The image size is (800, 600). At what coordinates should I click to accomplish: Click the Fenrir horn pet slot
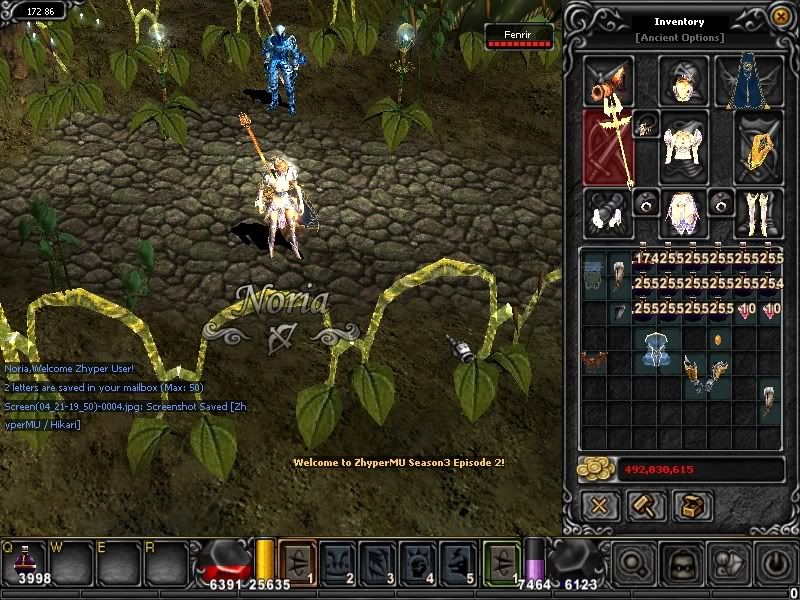609,81
